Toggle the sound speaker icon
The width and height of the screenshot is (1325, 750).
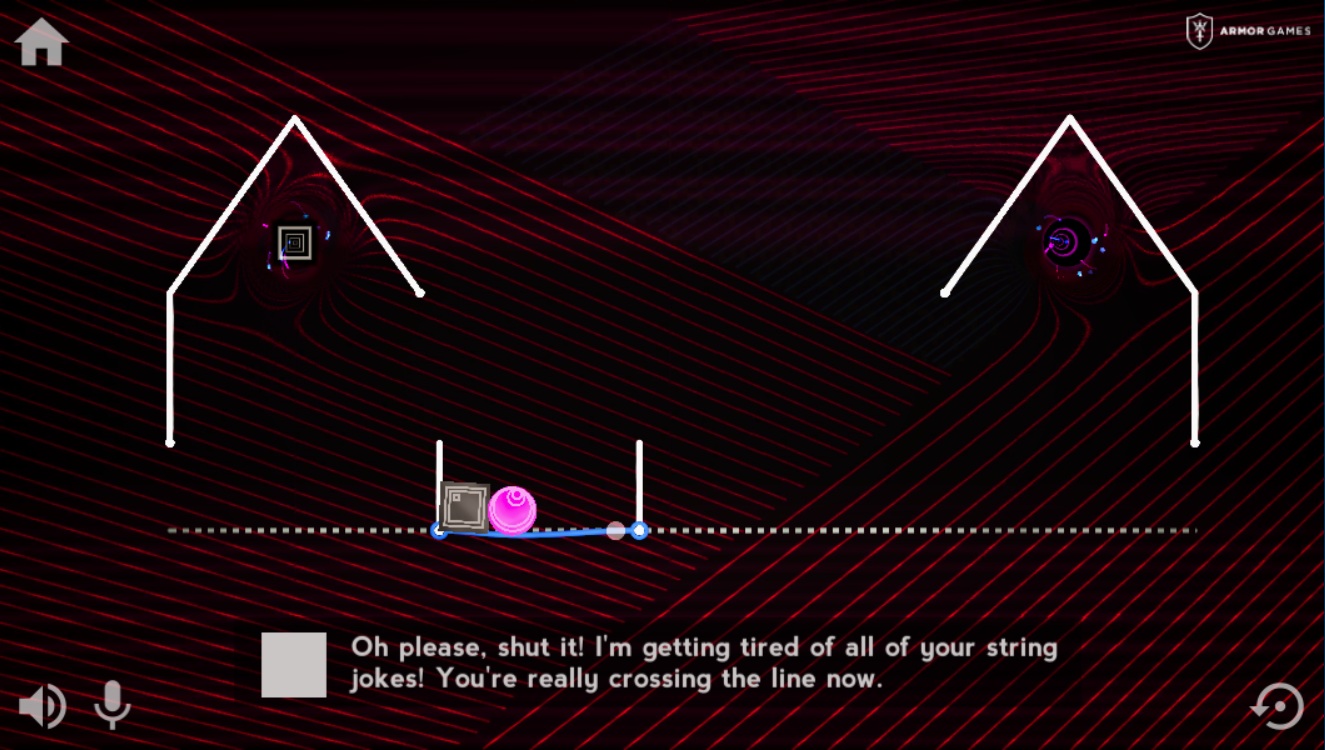point(42,707)
